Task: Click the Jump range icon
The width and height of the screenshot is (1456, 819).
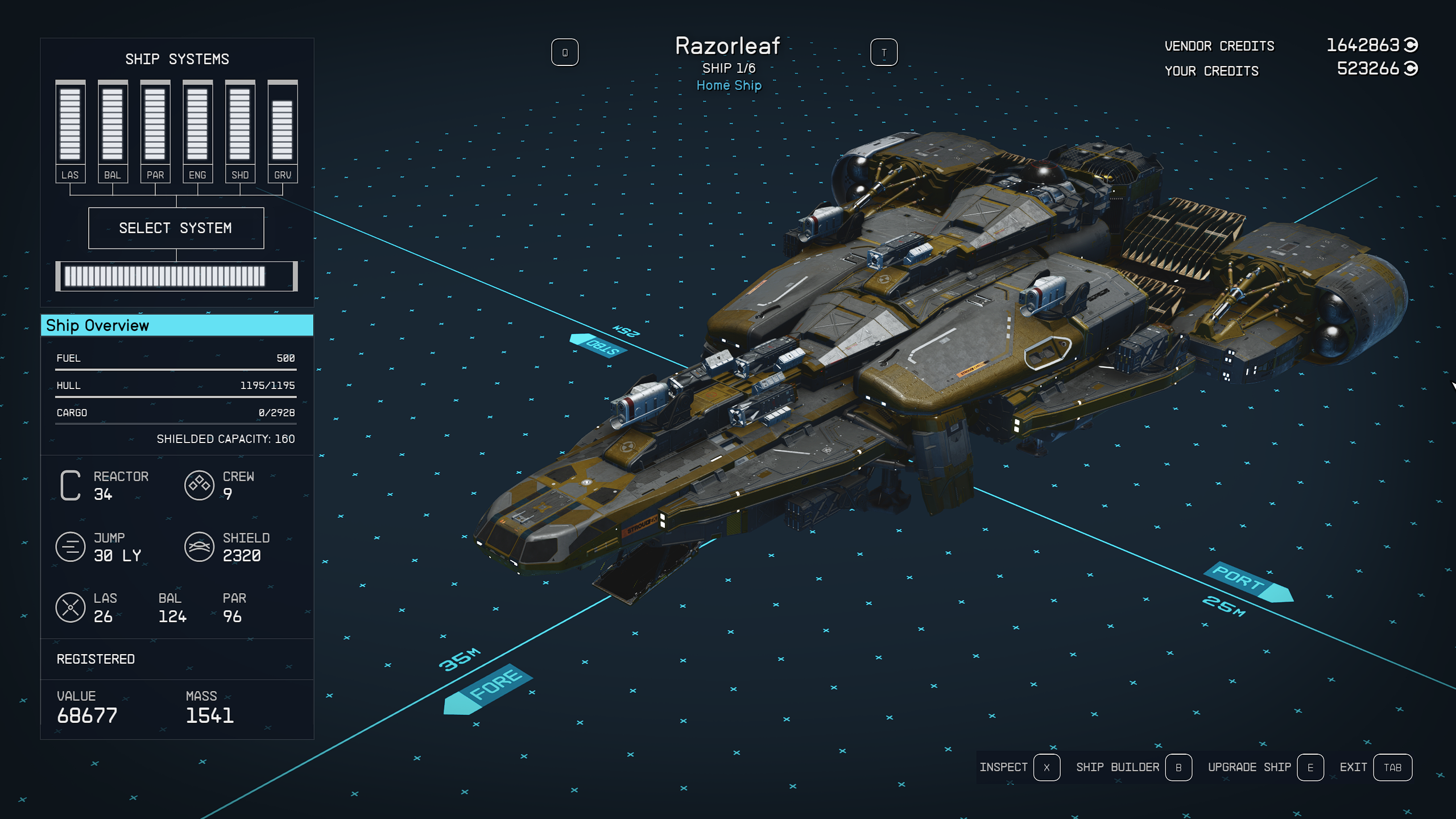Action: [x=71, y=547]
